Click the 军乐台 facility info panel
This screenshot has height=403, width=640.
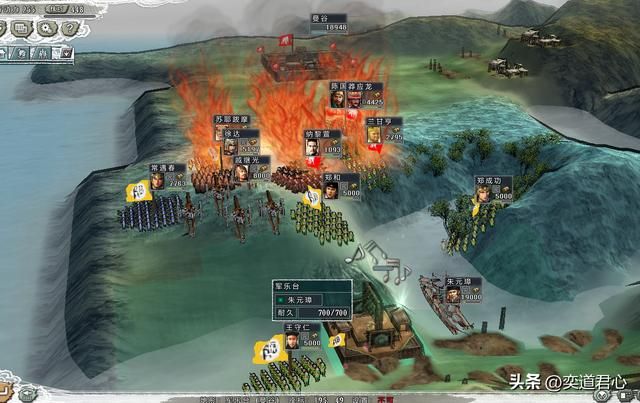pos(313,298)
